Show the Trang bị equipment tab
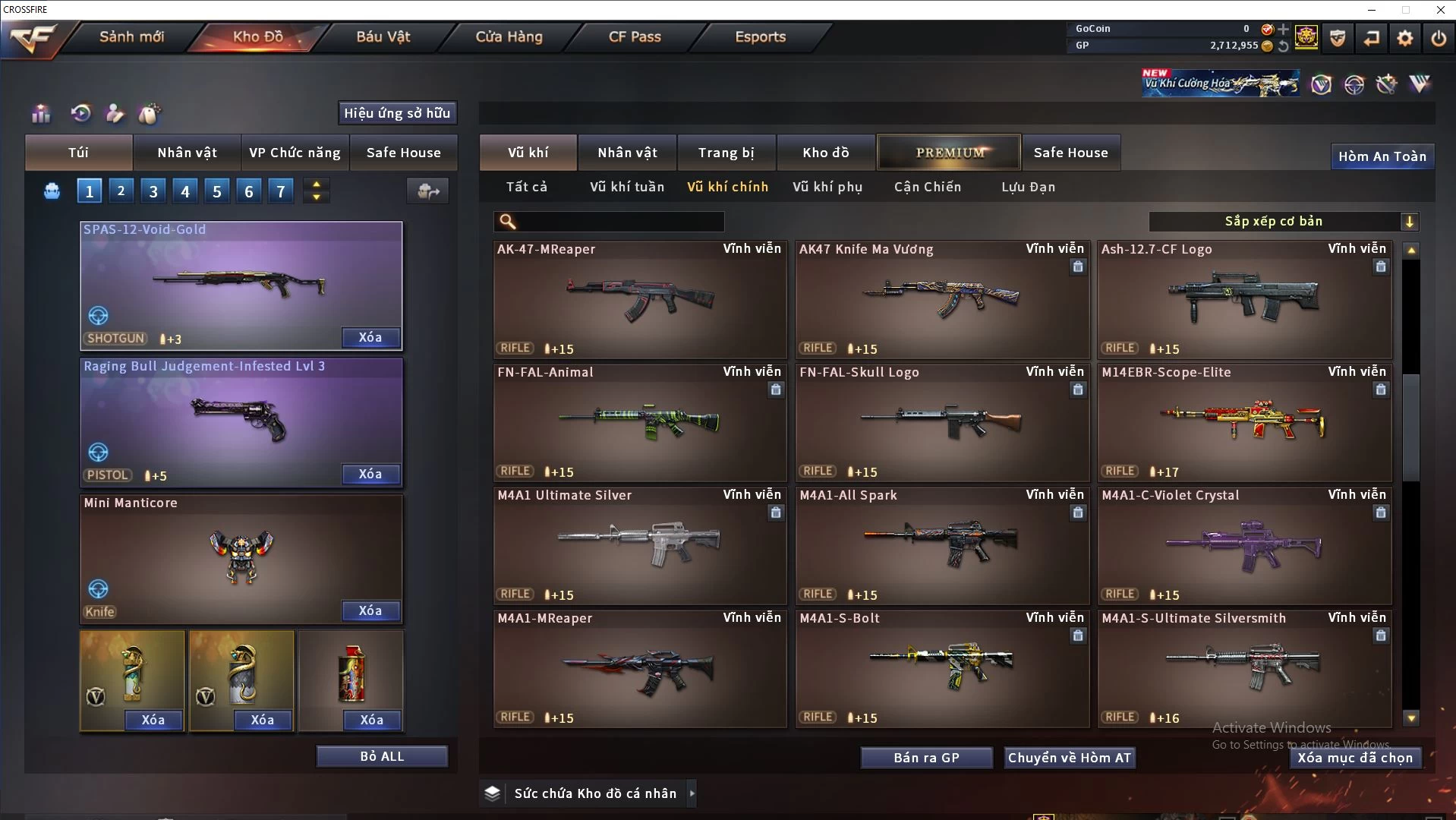The width and height of the screenshot is (1456, 820). tap(726, 153)
